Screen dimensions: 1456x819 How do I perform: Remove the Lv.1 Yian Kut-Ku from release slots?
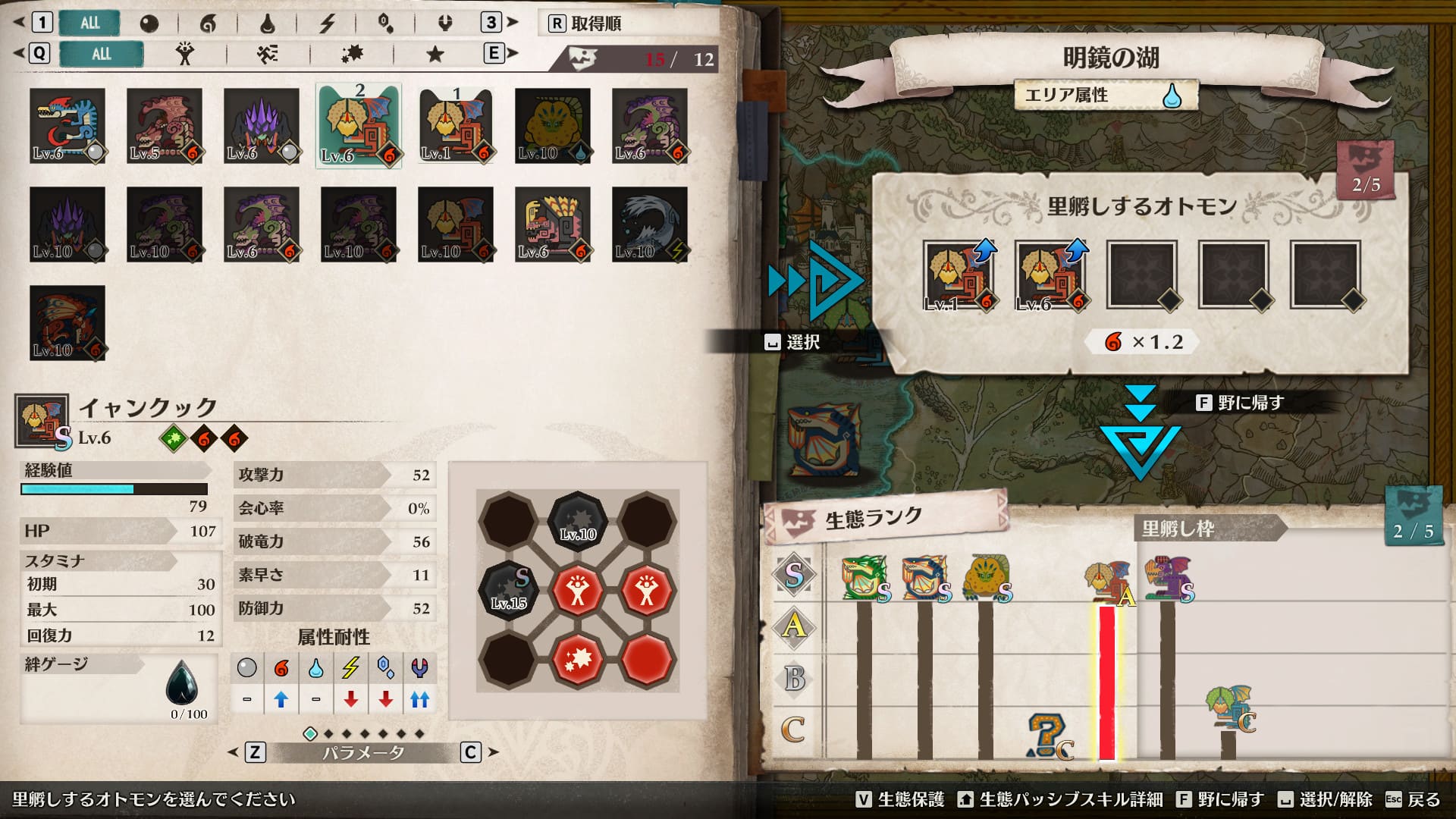(x=959, y=275)
